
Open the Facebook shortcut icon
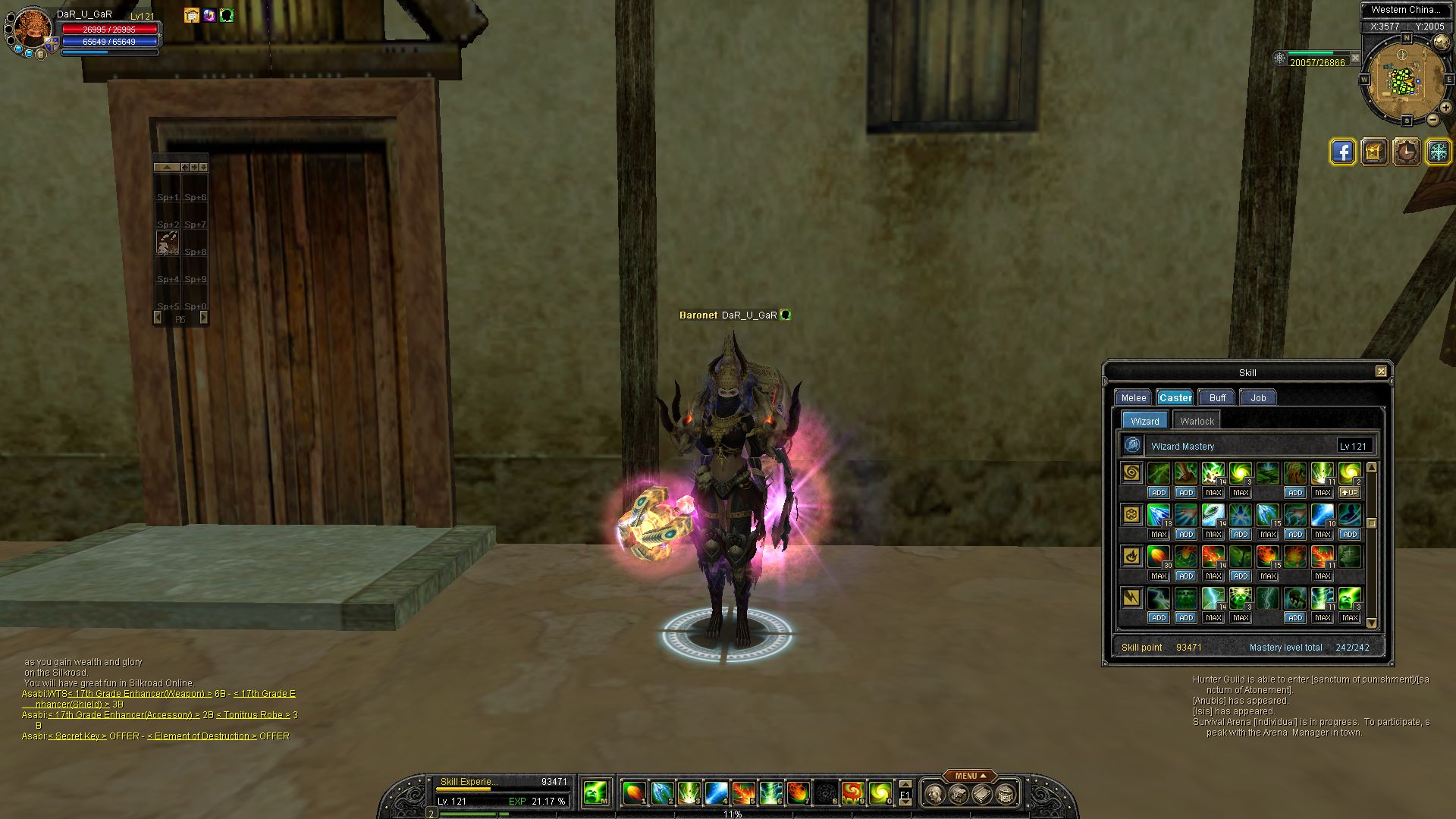click(1342, 152)
